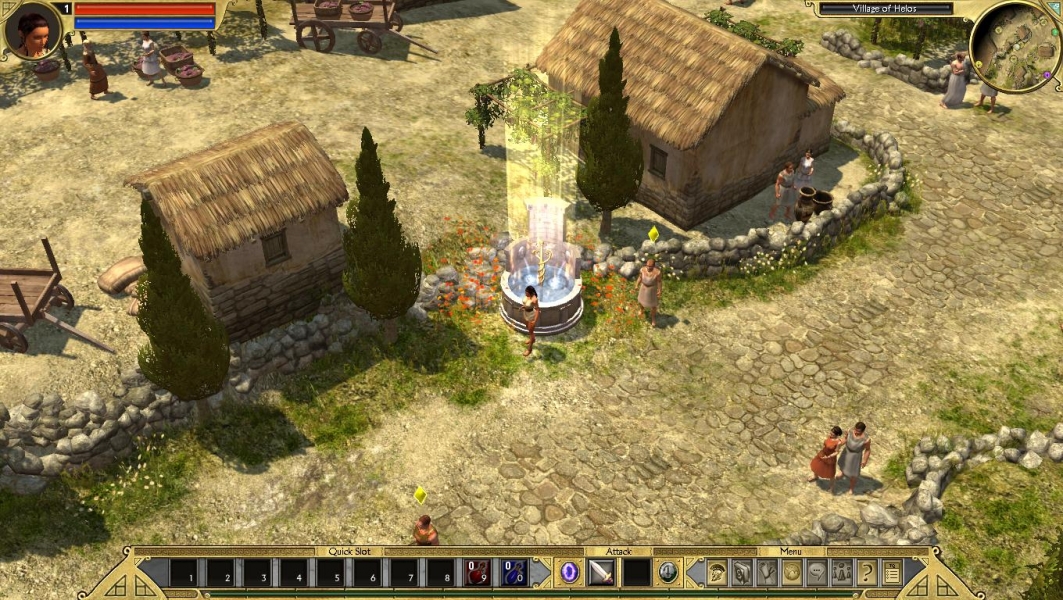
Task: Open the chat speech bubble icon
Action: click(x=816, y=573)
